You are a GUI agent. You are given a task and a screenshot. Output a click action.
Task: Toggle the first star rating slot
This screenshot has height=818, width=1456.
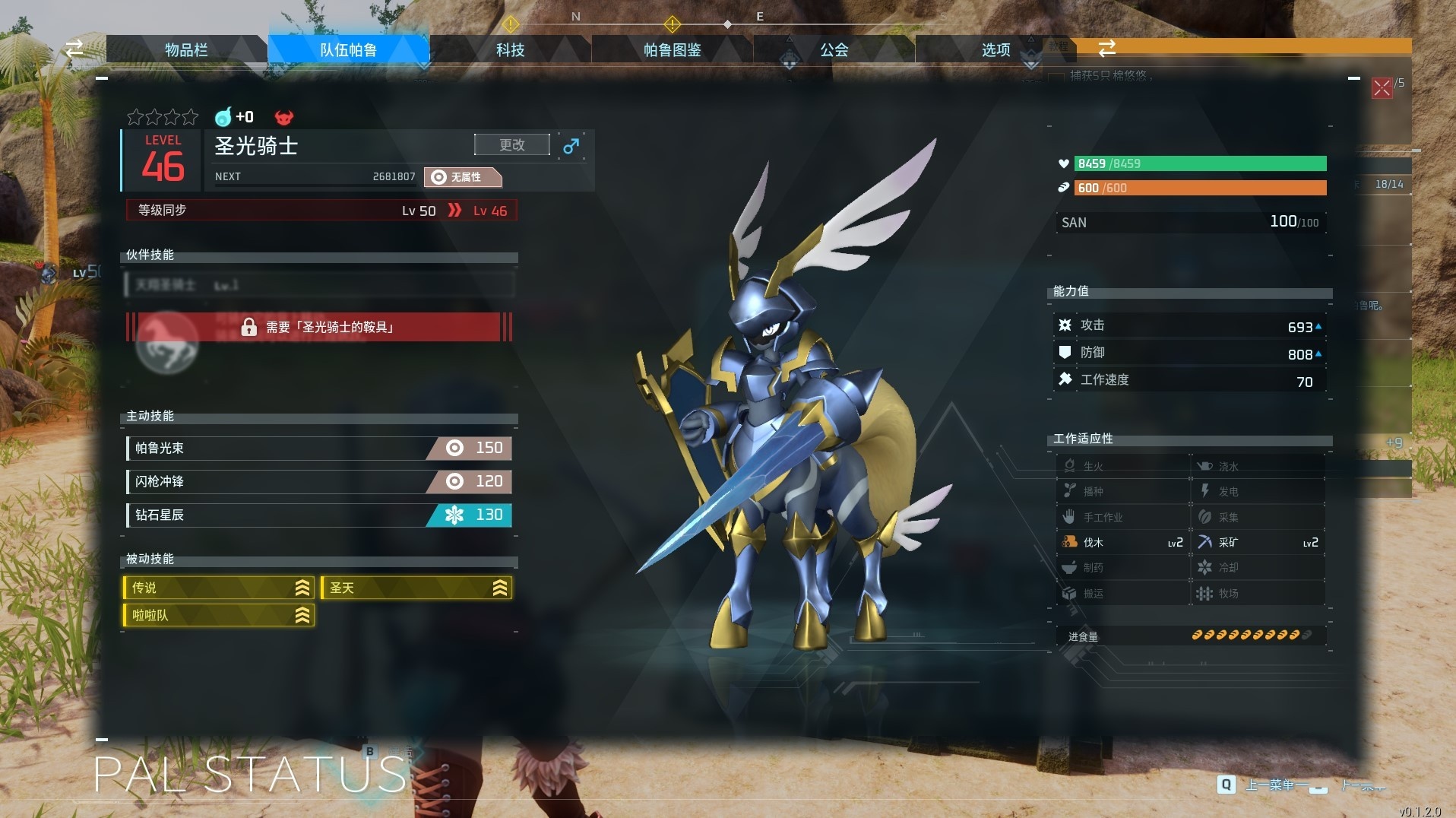pos(135,117)
